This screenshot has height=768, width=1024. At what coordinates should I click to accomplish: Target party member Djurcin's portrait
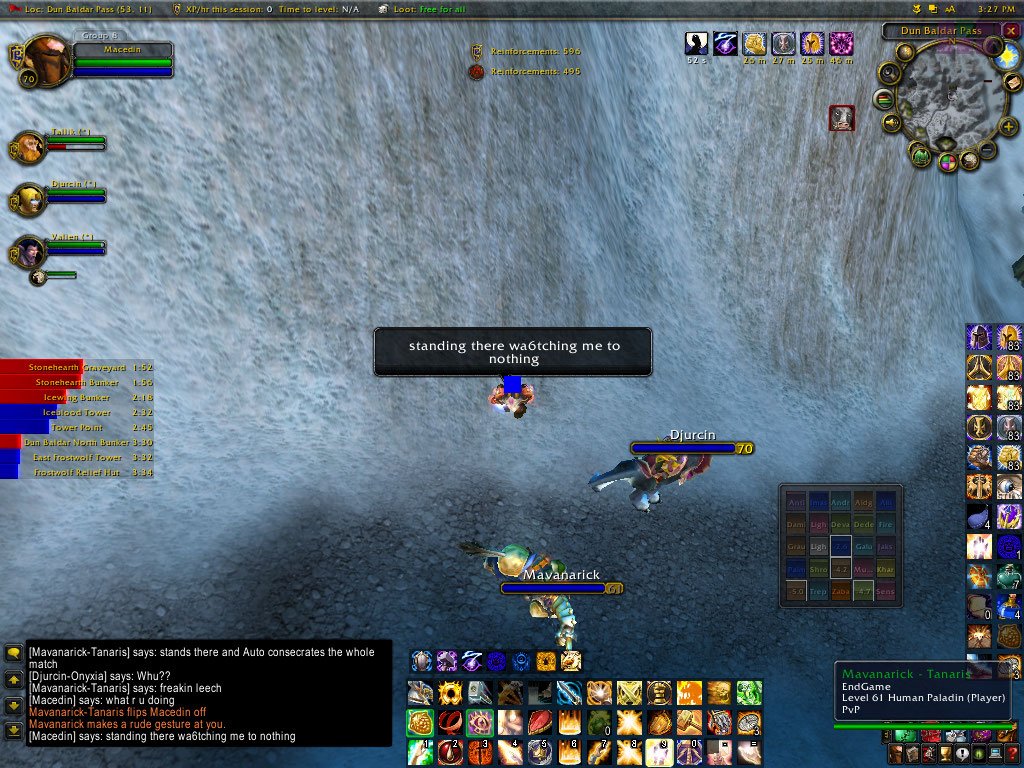click(29, 199)
